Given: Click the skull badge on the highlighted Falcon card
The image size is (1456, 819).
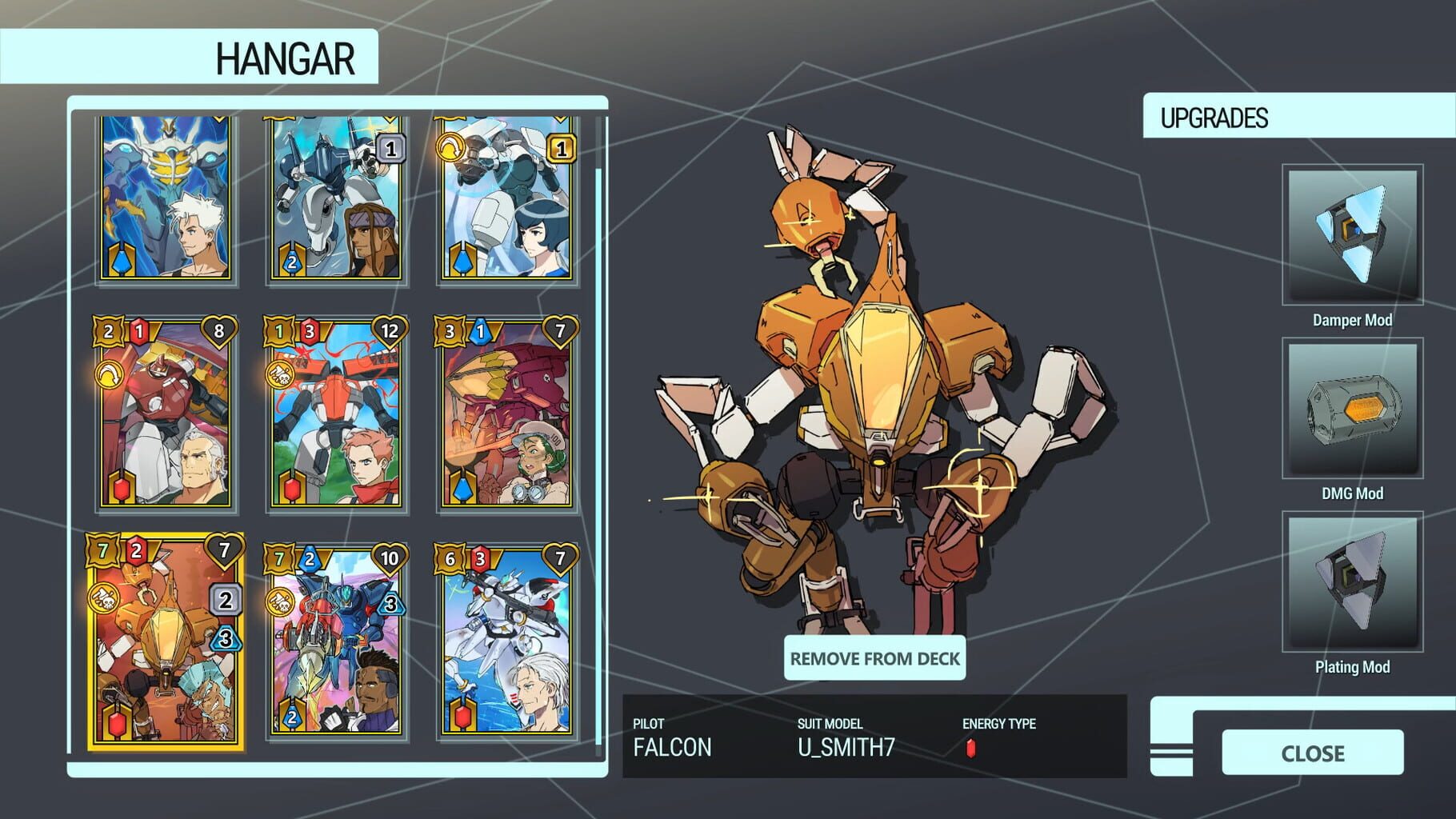Looking at the screenshot, I should [x=103, y=597].
